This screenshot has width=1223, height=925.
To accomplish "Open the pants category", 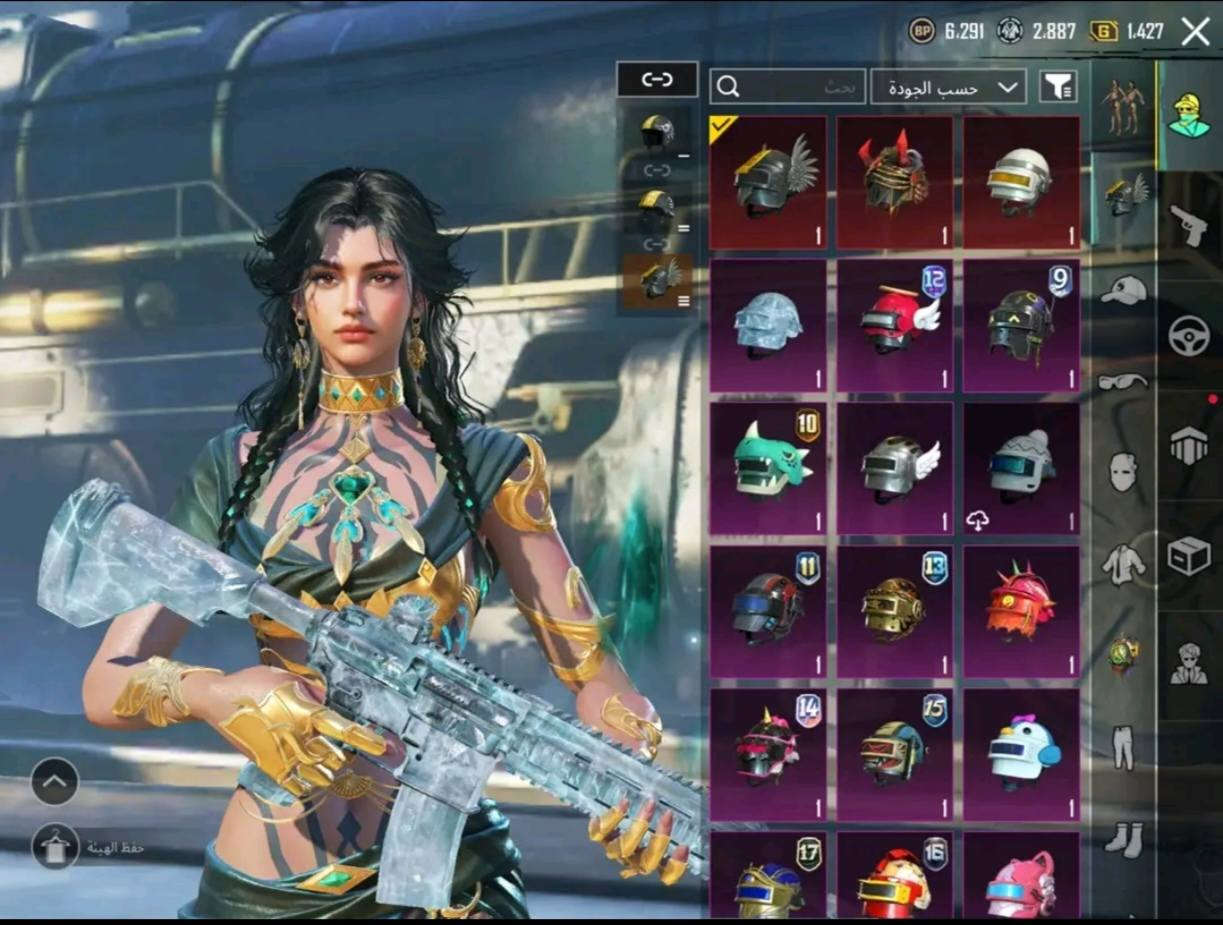I will (1124, 744).
